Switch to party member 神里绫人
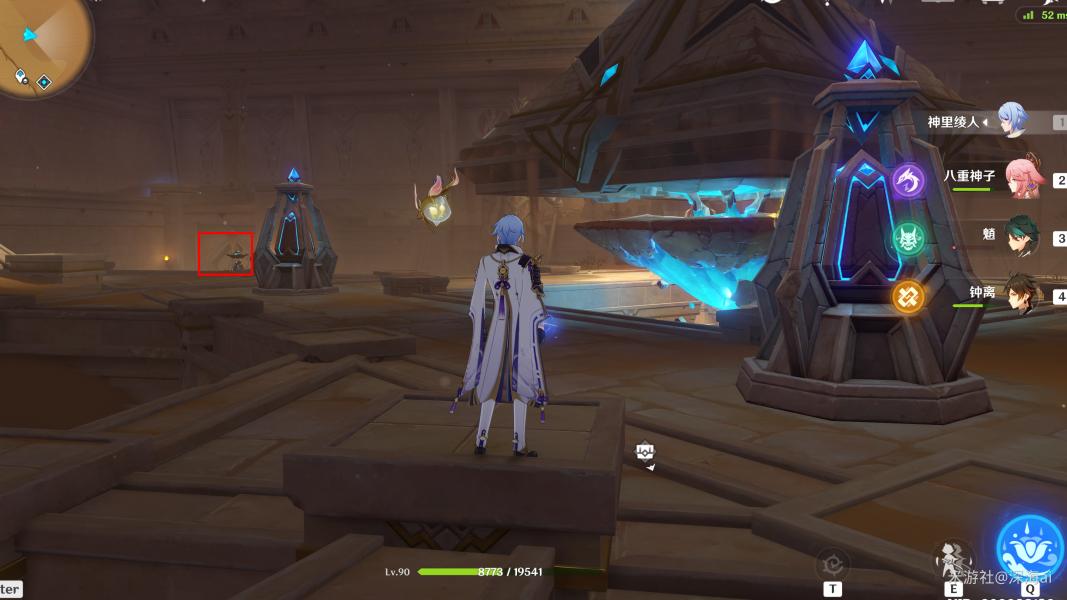The height and width of the screenshot is (600, 1067). (1011, 121)
